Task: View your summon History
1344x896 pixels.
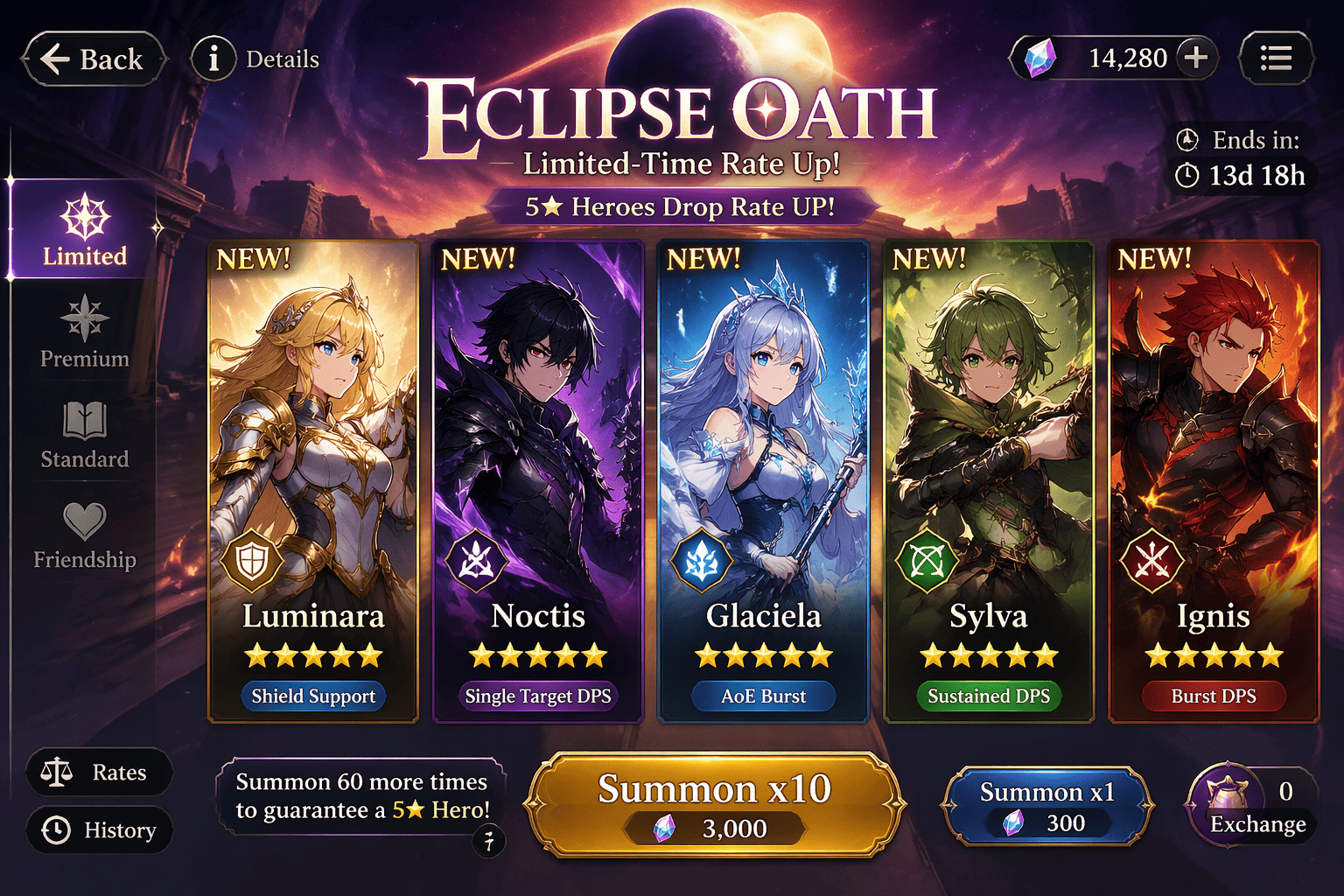Action: click(x=99, y=830)
